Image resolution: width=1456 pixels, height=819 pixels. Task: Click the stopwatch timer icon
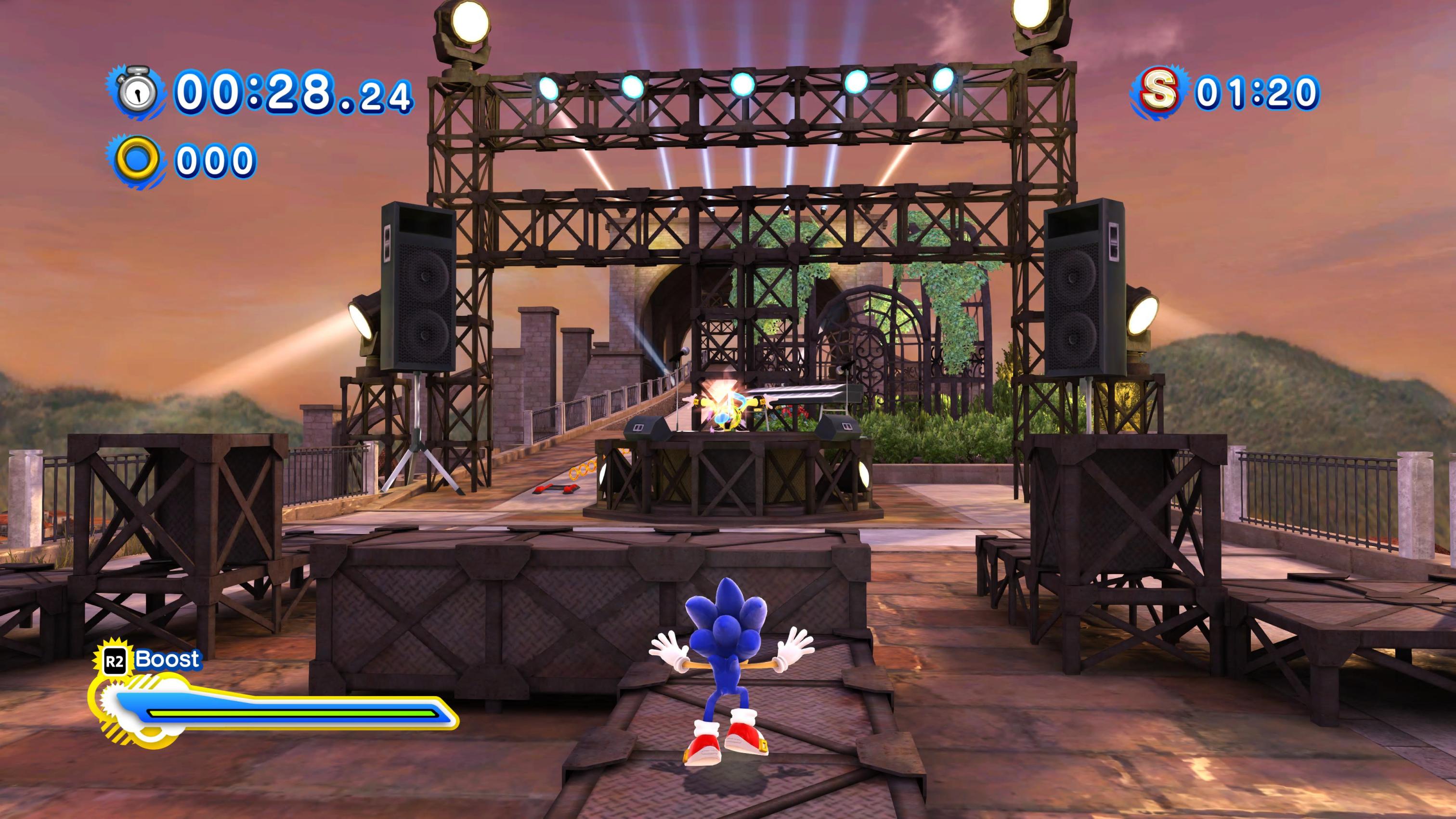(136, 93)
